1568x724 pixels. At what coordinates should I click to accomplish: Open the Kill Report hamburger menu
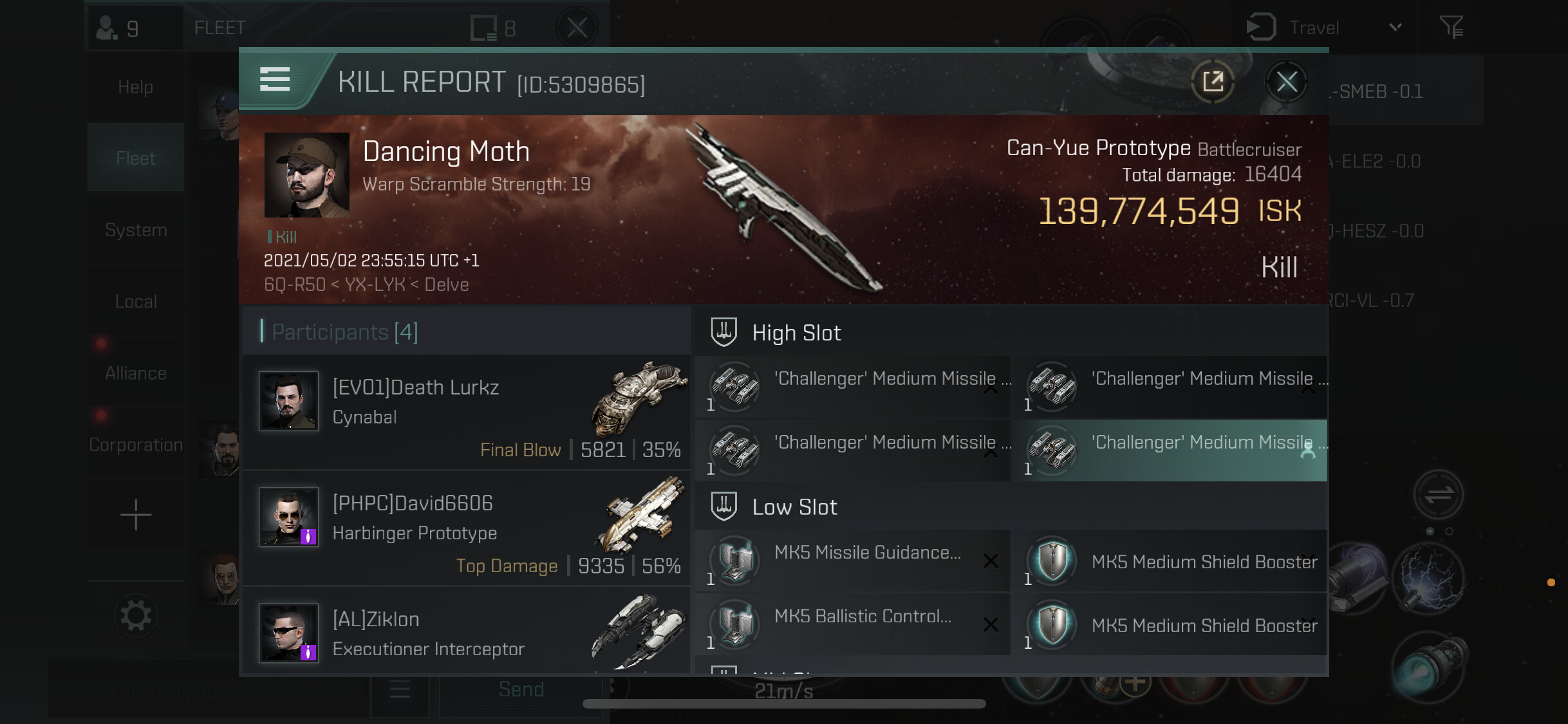(275, 80)
